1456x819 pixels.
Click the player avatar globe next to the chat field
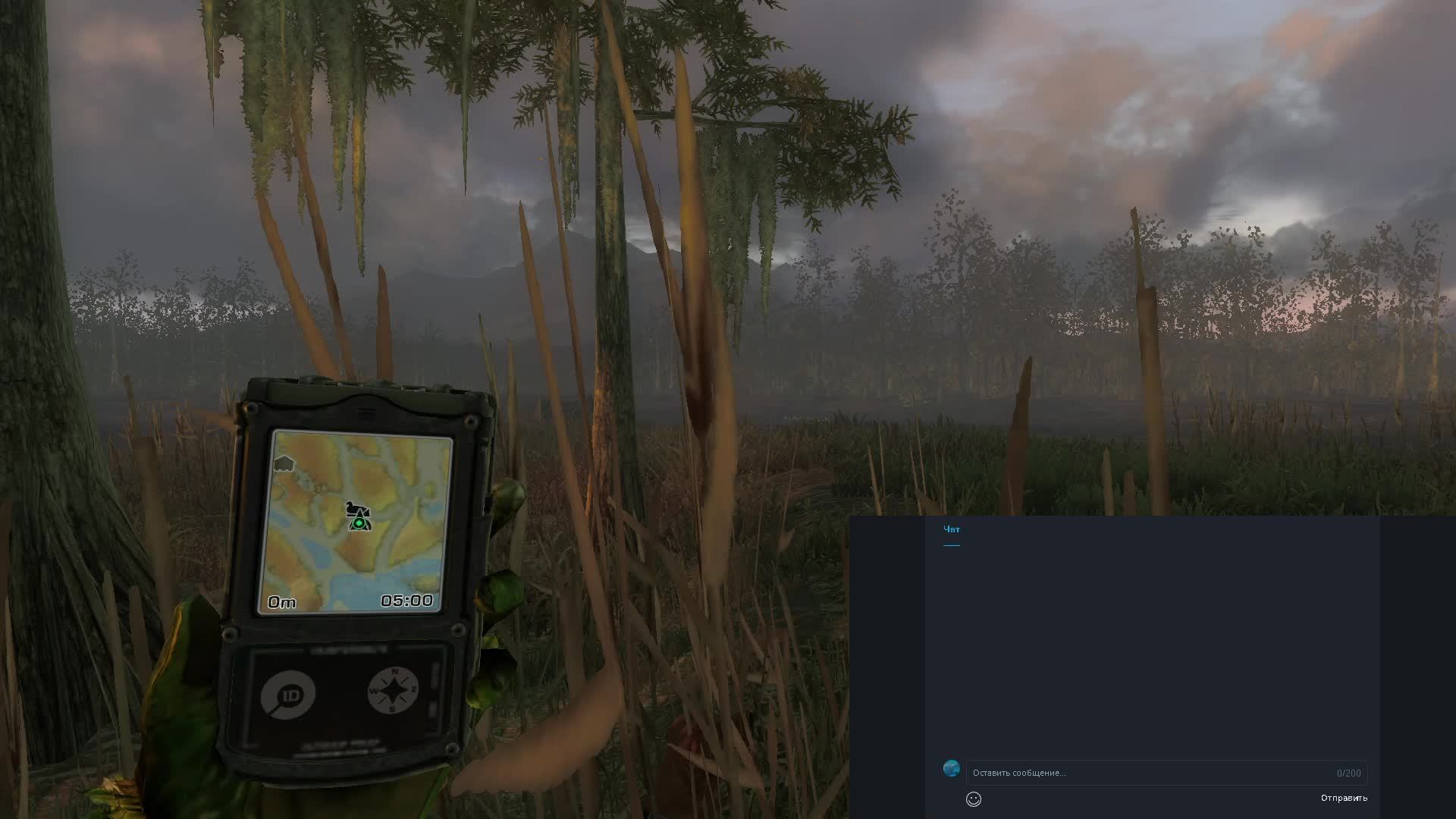point(952,768)
